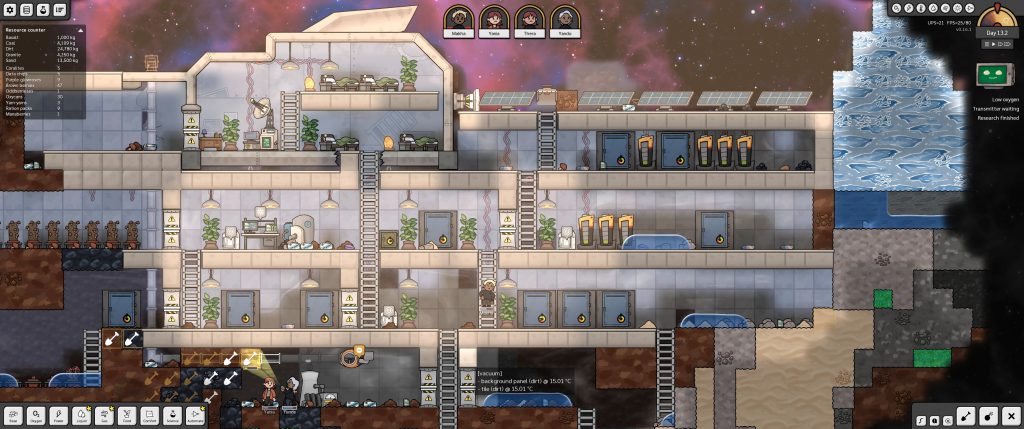Open the Power build category
This screenshot has height=429, width=1024.
[58, 414]
